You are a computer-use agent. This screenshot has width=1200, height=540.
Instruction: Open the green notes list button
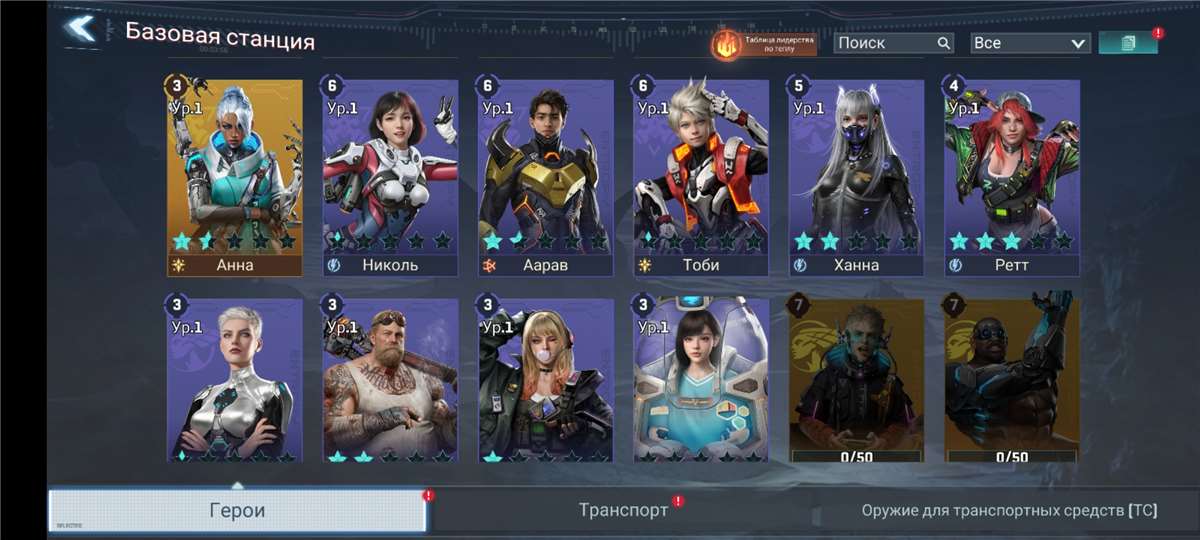coord(1128,43)
